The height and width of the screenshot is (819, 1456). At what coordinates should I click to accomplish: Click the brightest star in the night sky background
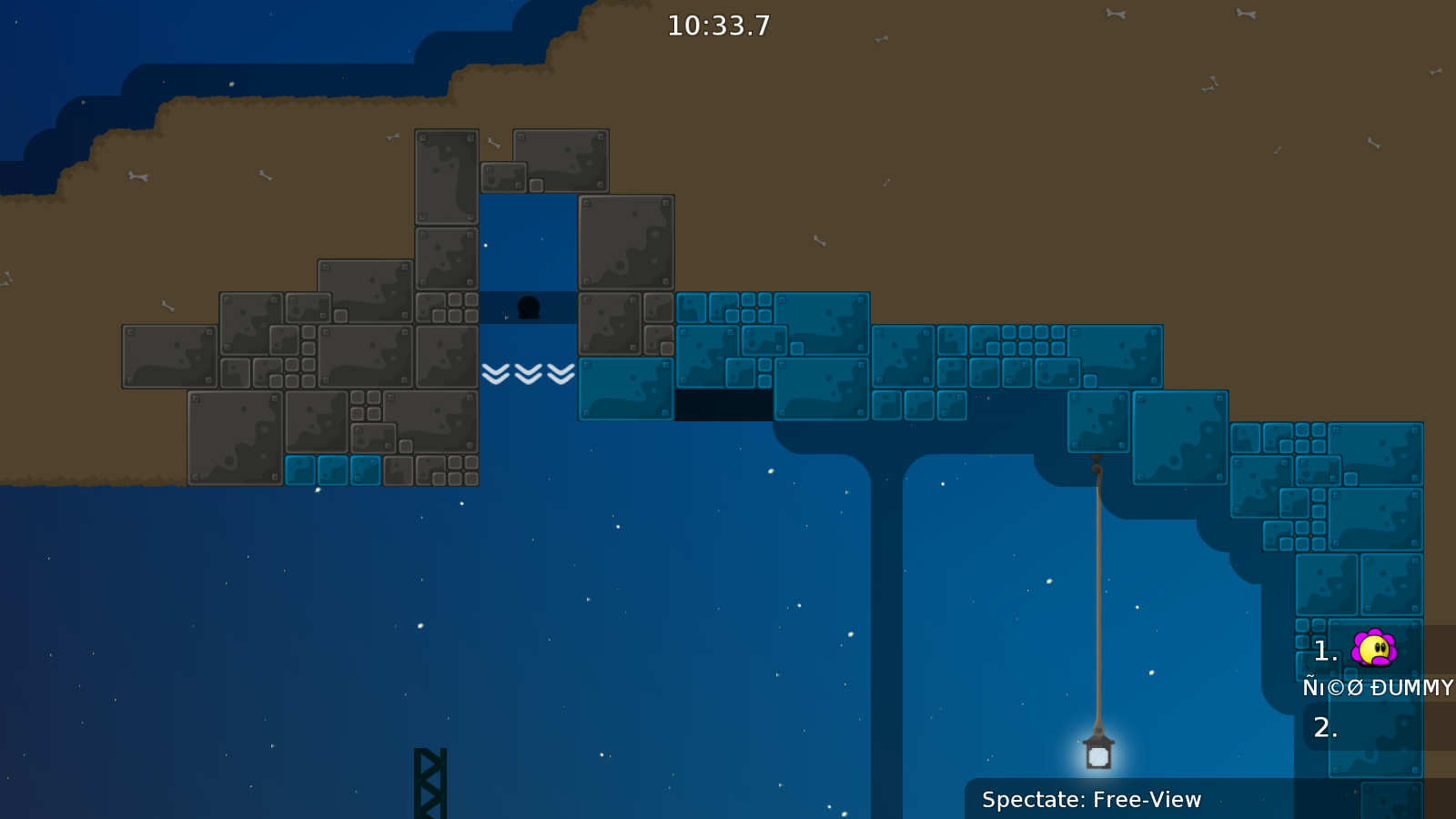(x=420, y=626)
